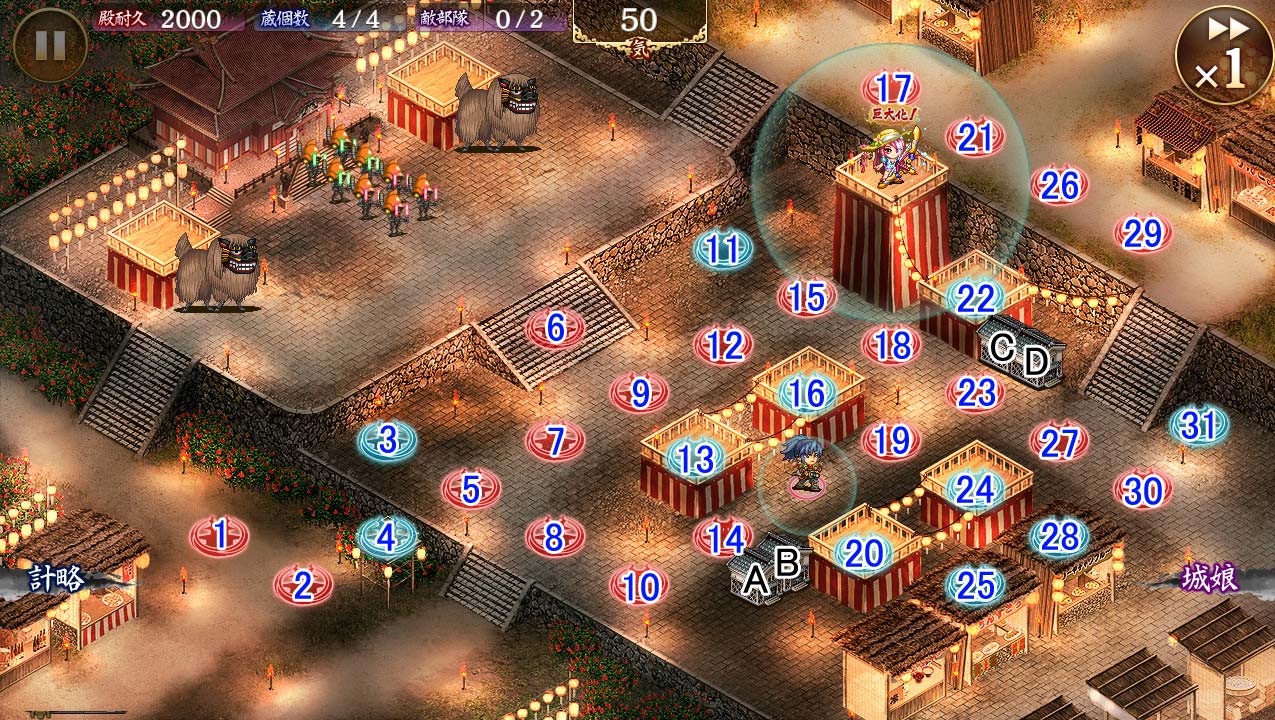Select the blue tile numbered 31
This screenshot has height=720, width=1275.
click(x=1199, y=426)
